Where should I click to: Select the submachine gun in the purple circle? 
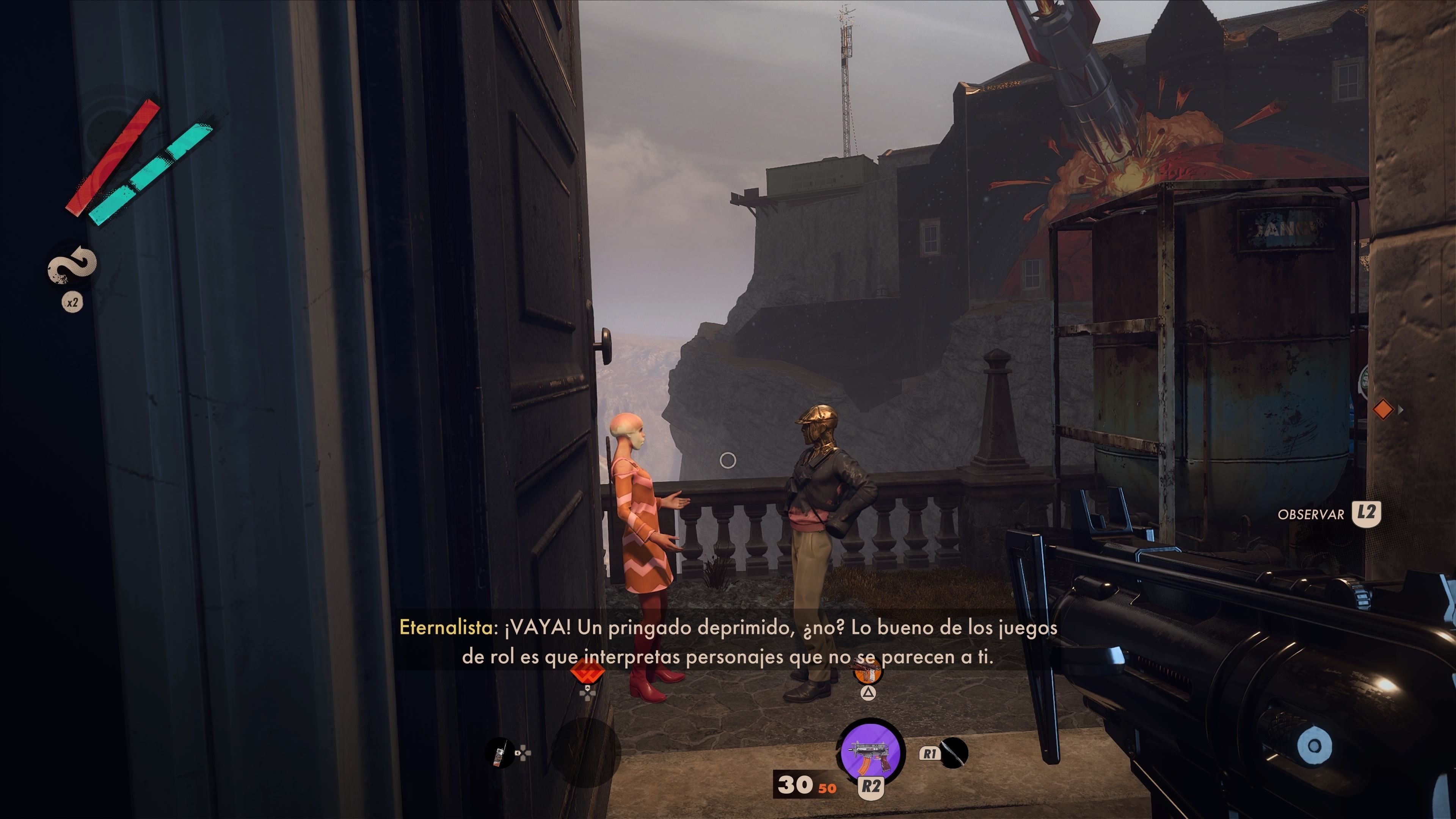(x=871, y=752)
